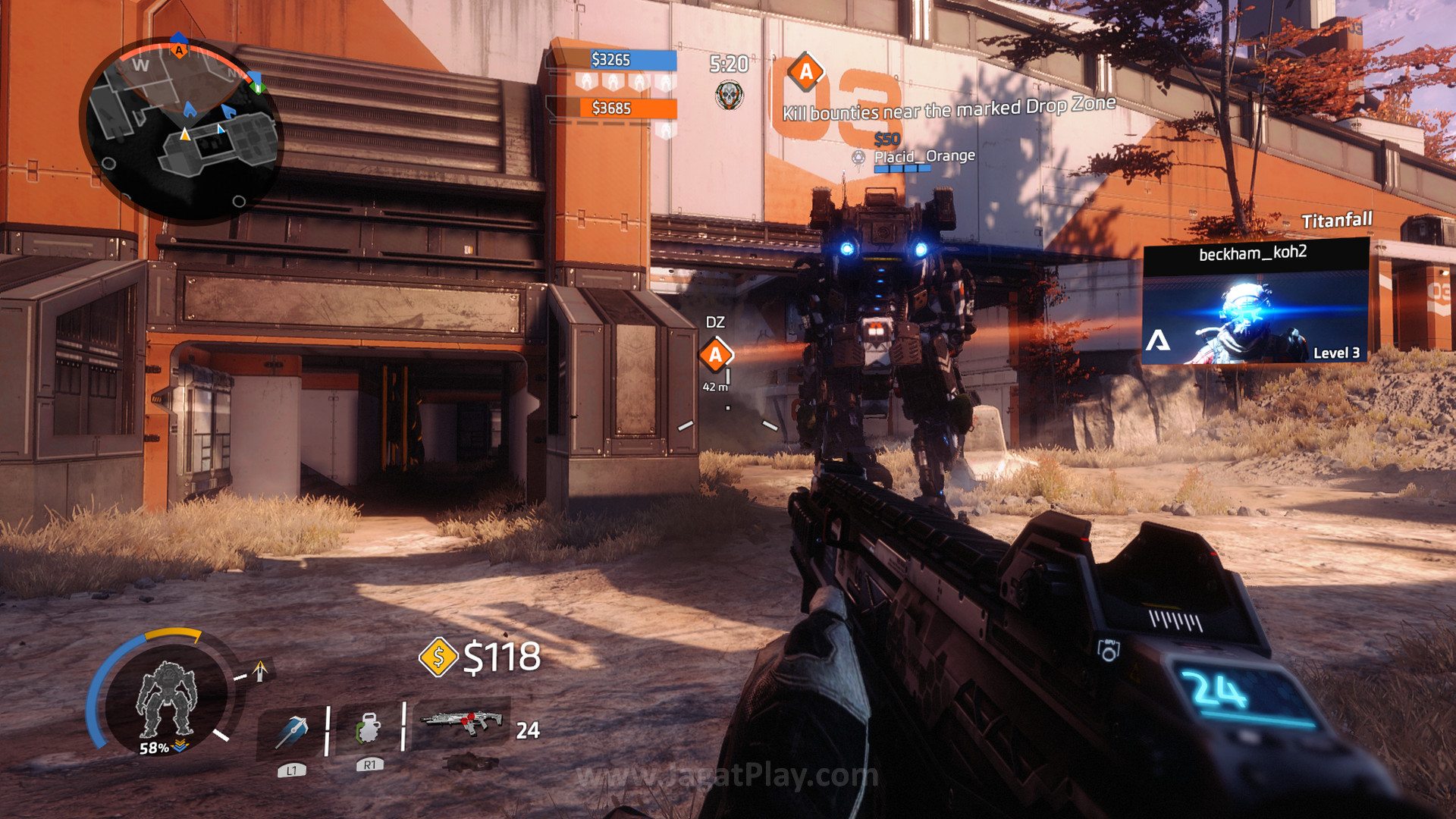Click the objective A marker beside the timer
Image resolution: width=1456 pixels, height=819 pixels.
[805, 72]
